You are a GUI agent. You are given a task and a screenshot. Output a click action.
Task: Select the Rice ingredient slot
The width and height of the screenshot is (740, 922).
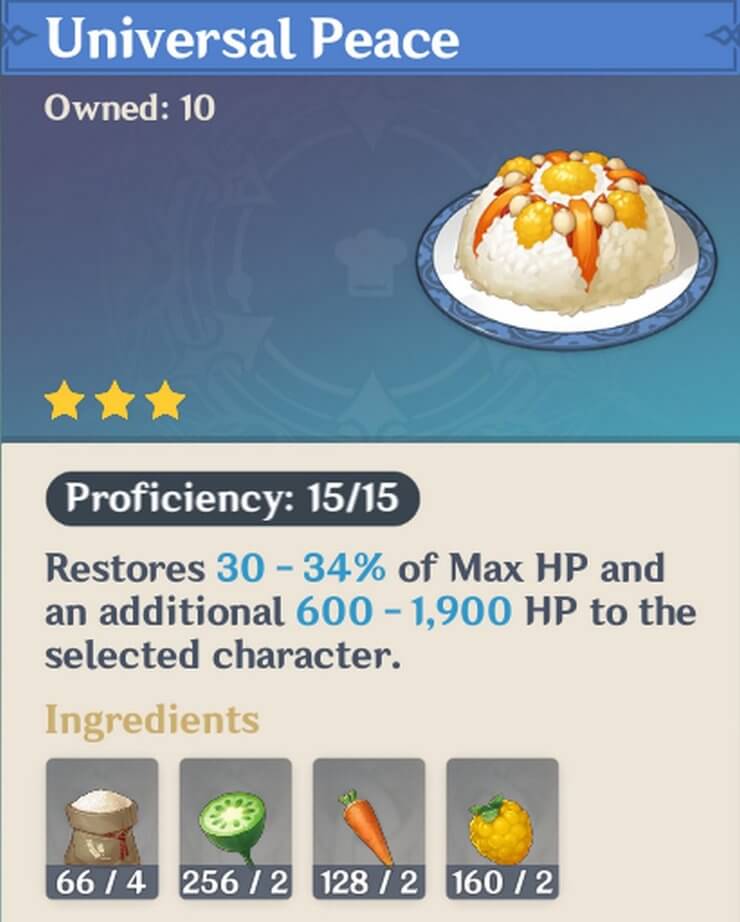[101, 813]
